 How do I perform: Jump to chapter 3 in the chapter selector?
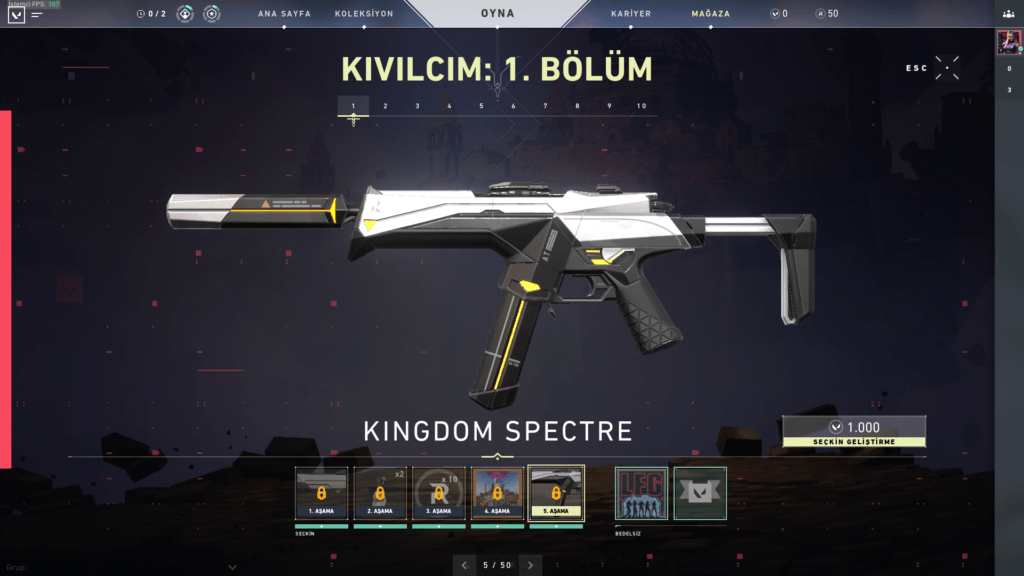pos(417,106)
